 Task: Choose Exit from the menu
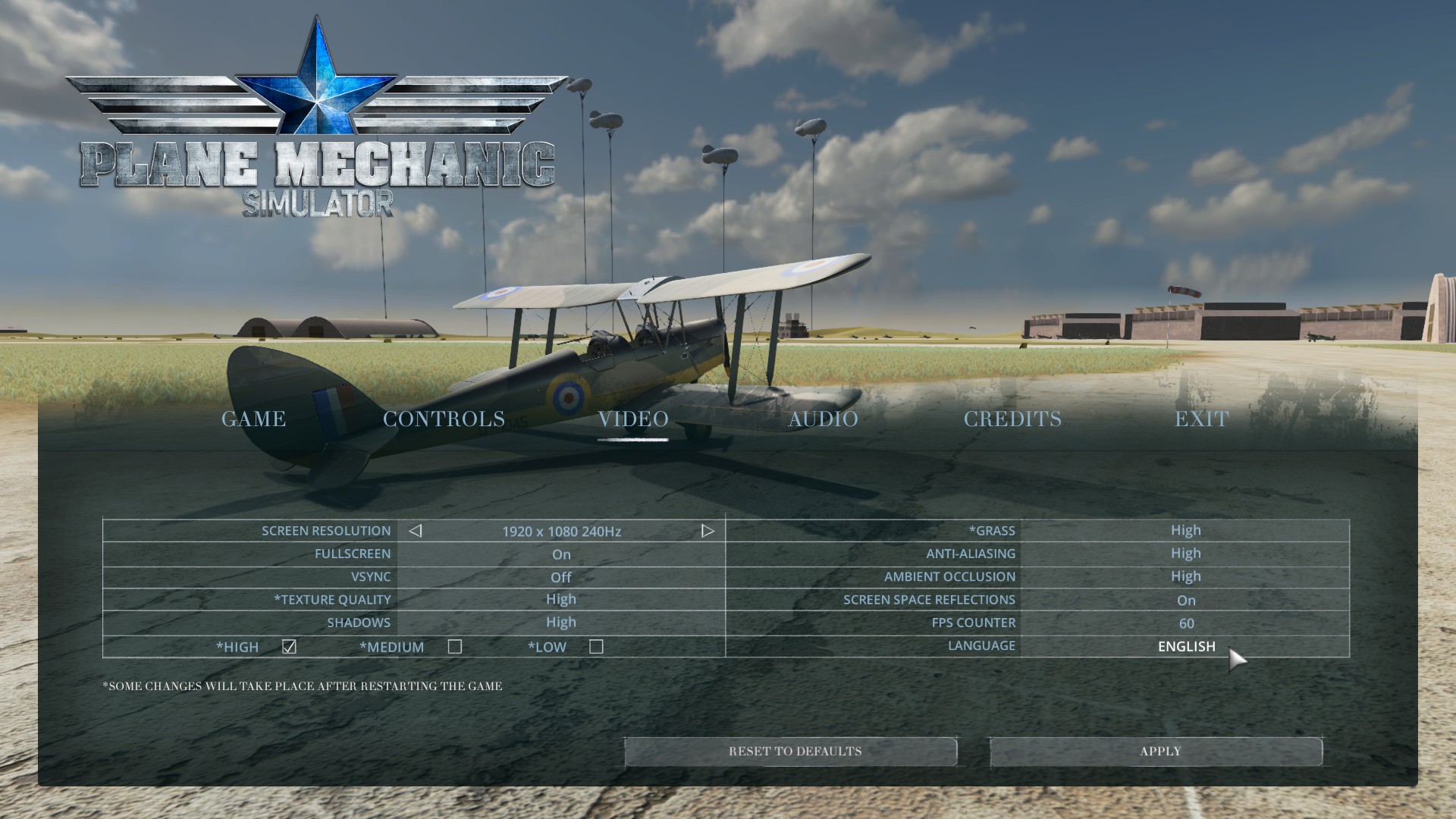1201,419
